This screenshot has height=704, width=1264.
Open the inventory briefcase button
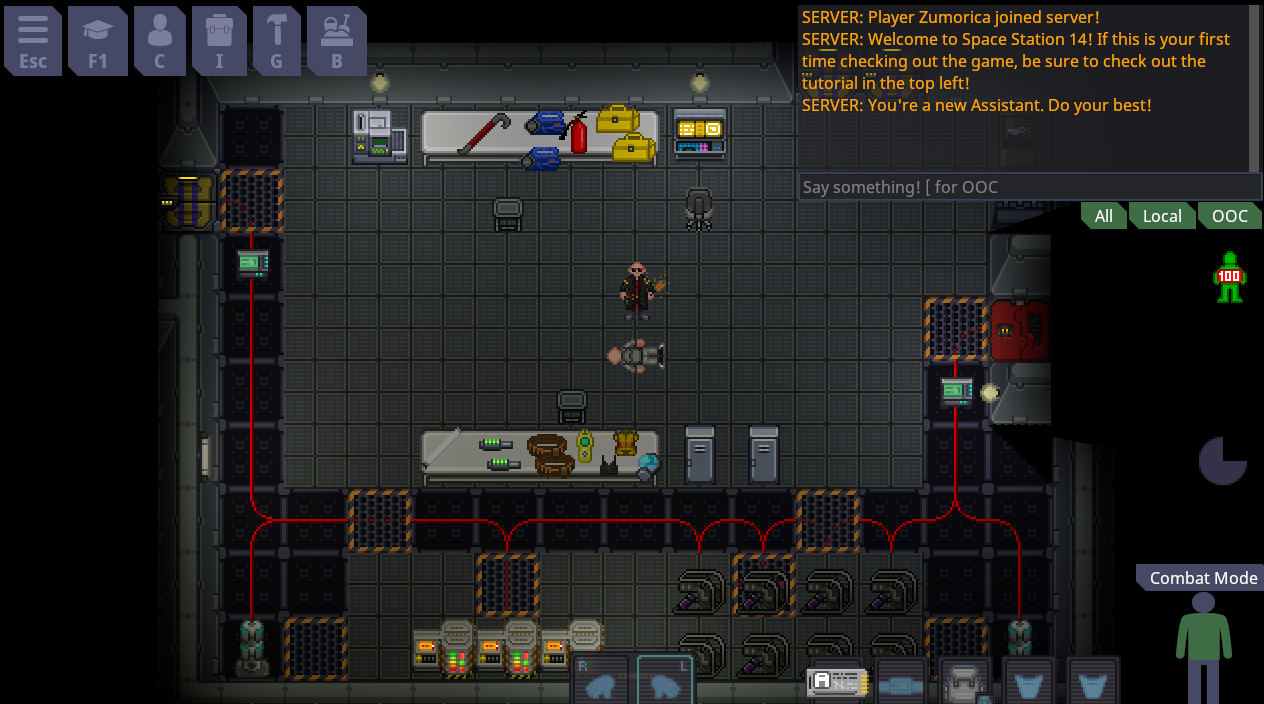[x=220, y=40]
